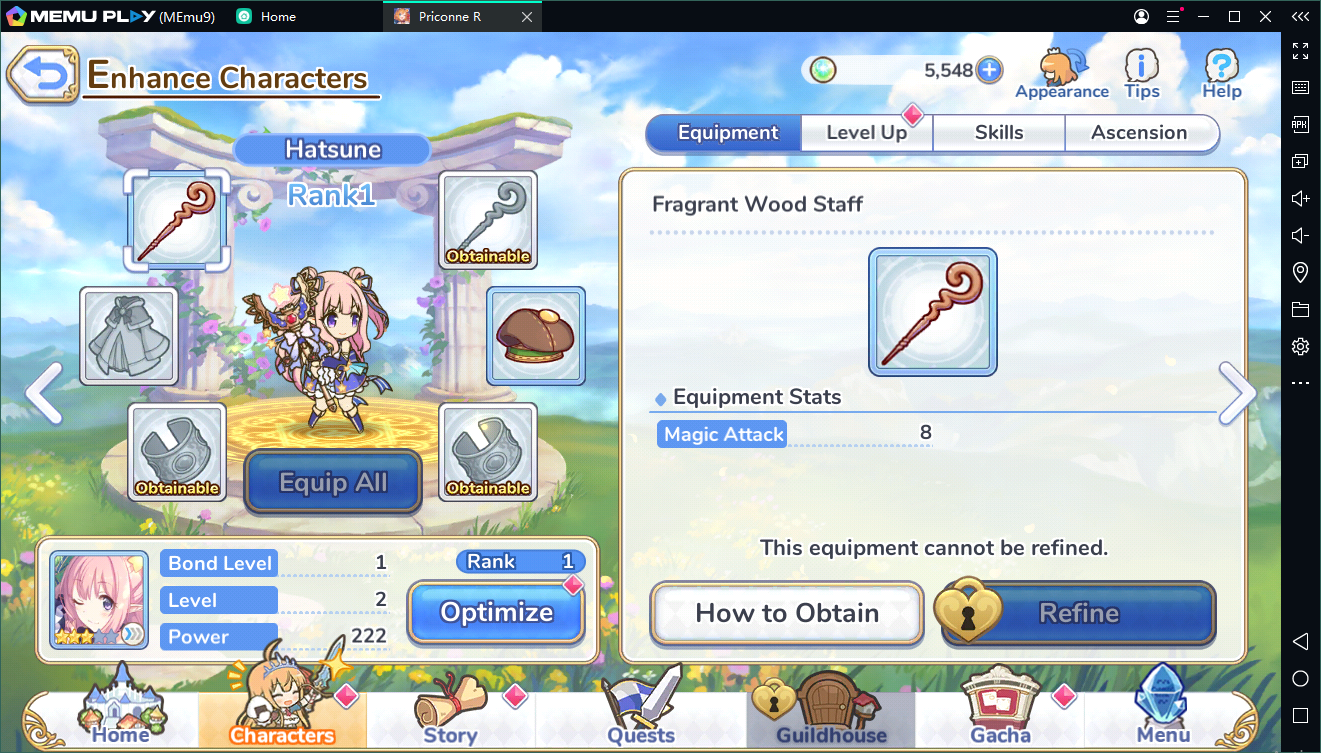Show How to Obtain this equipment

(x=787, y=613)
